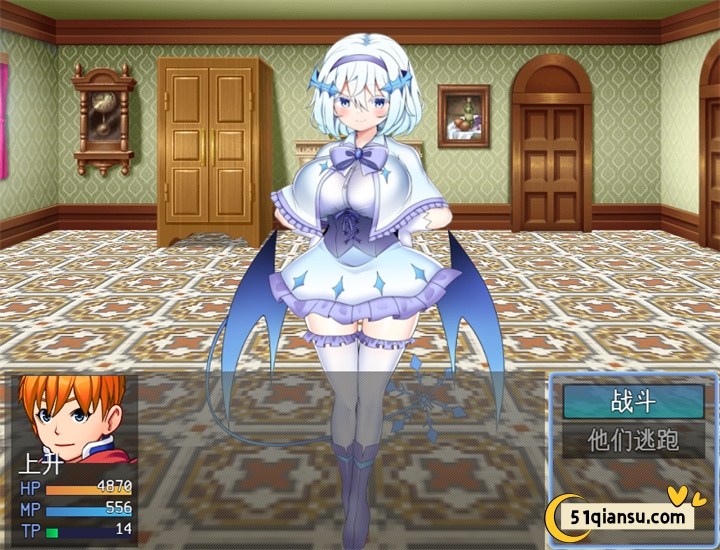Select the 战斗 (Fight) command

(x=633, y=402)
